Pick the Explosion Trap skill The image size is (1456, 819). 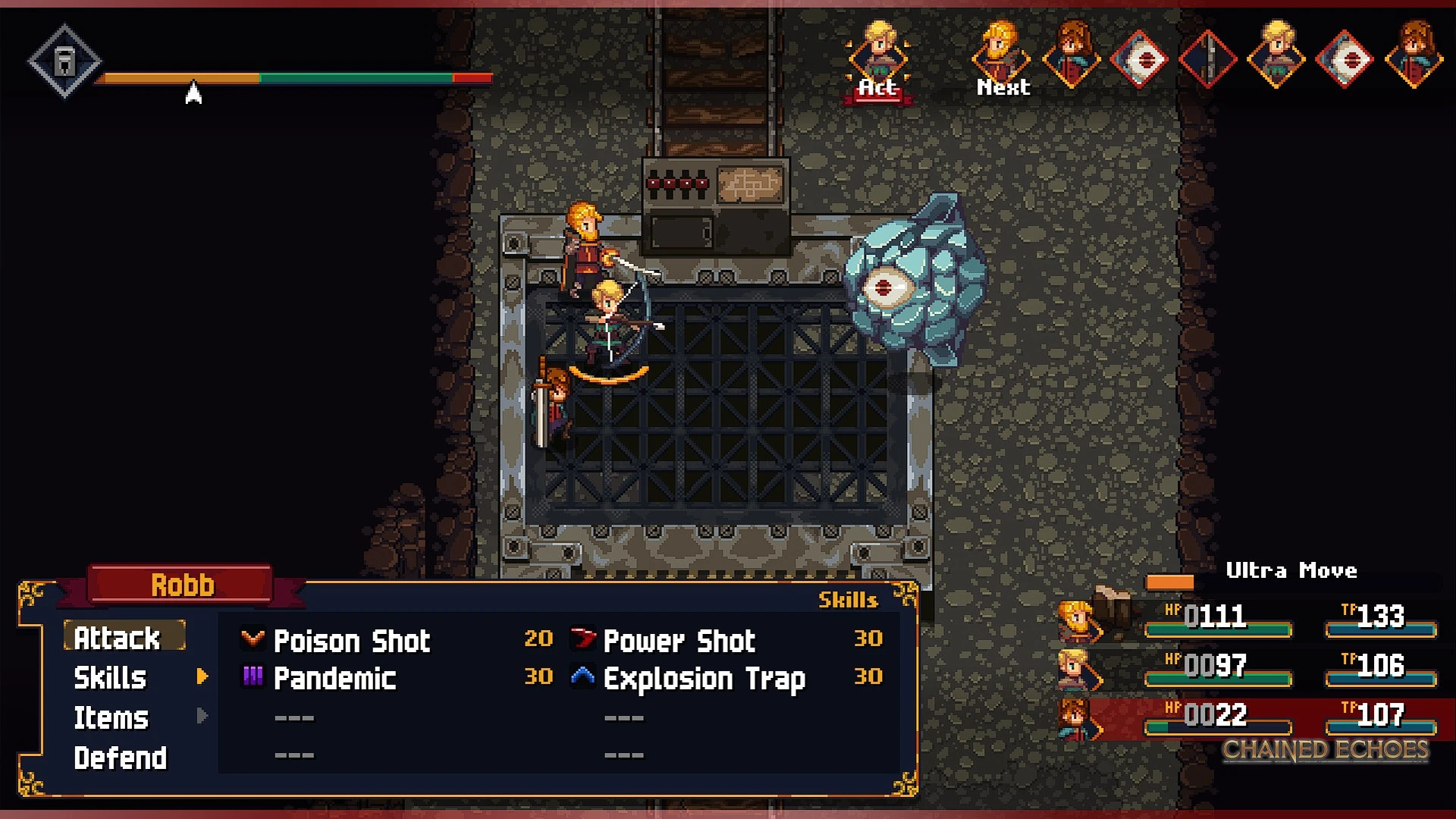tap(704, 679)
